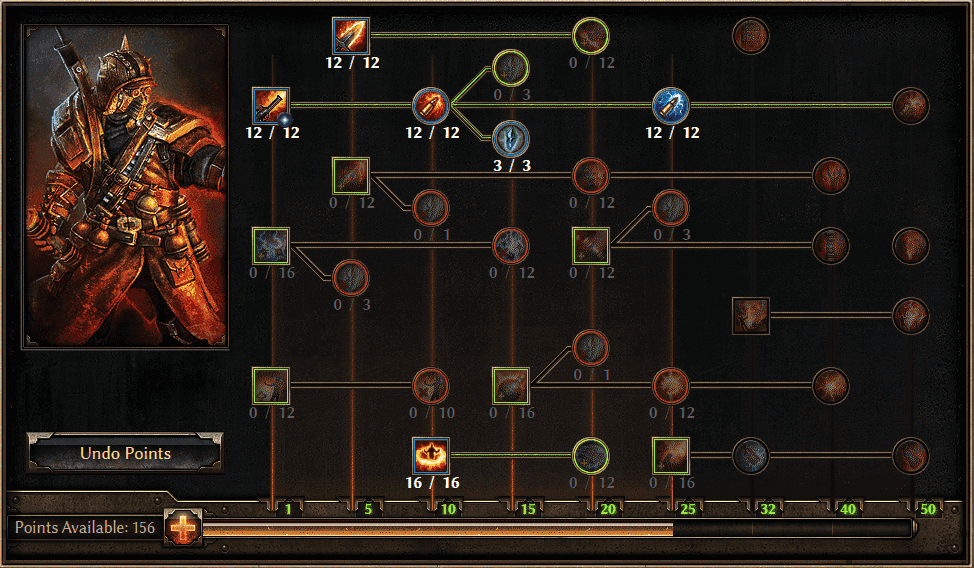Select the blue crystal skill at 3/3
The width and height of the screenshot is (974, 568).
click(x=511, y=138)
